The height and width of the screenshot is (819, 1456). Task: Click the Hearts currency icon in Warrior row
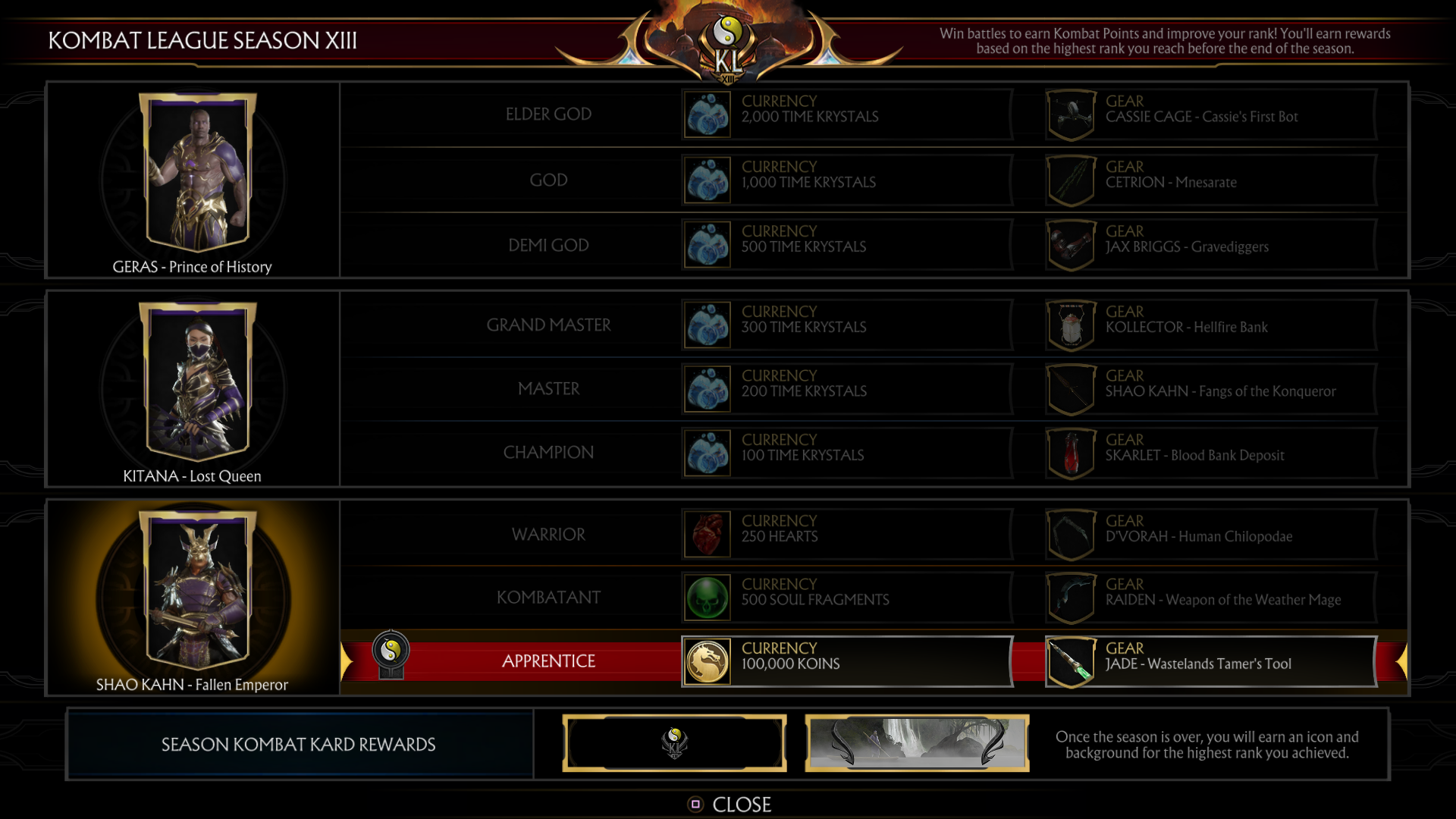(707, 533)
